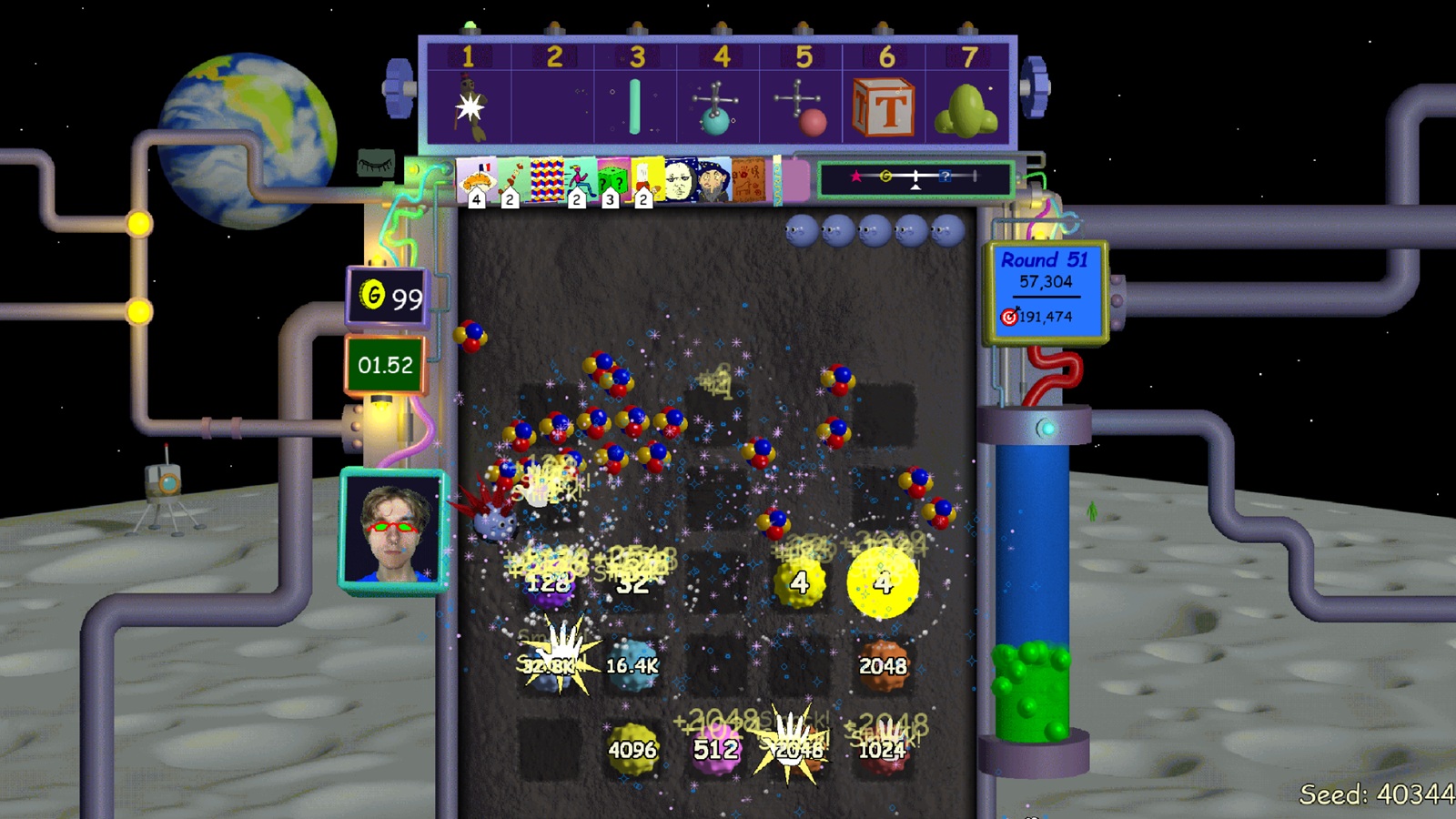Click the player's face portrait

click(x=393, y=528)
